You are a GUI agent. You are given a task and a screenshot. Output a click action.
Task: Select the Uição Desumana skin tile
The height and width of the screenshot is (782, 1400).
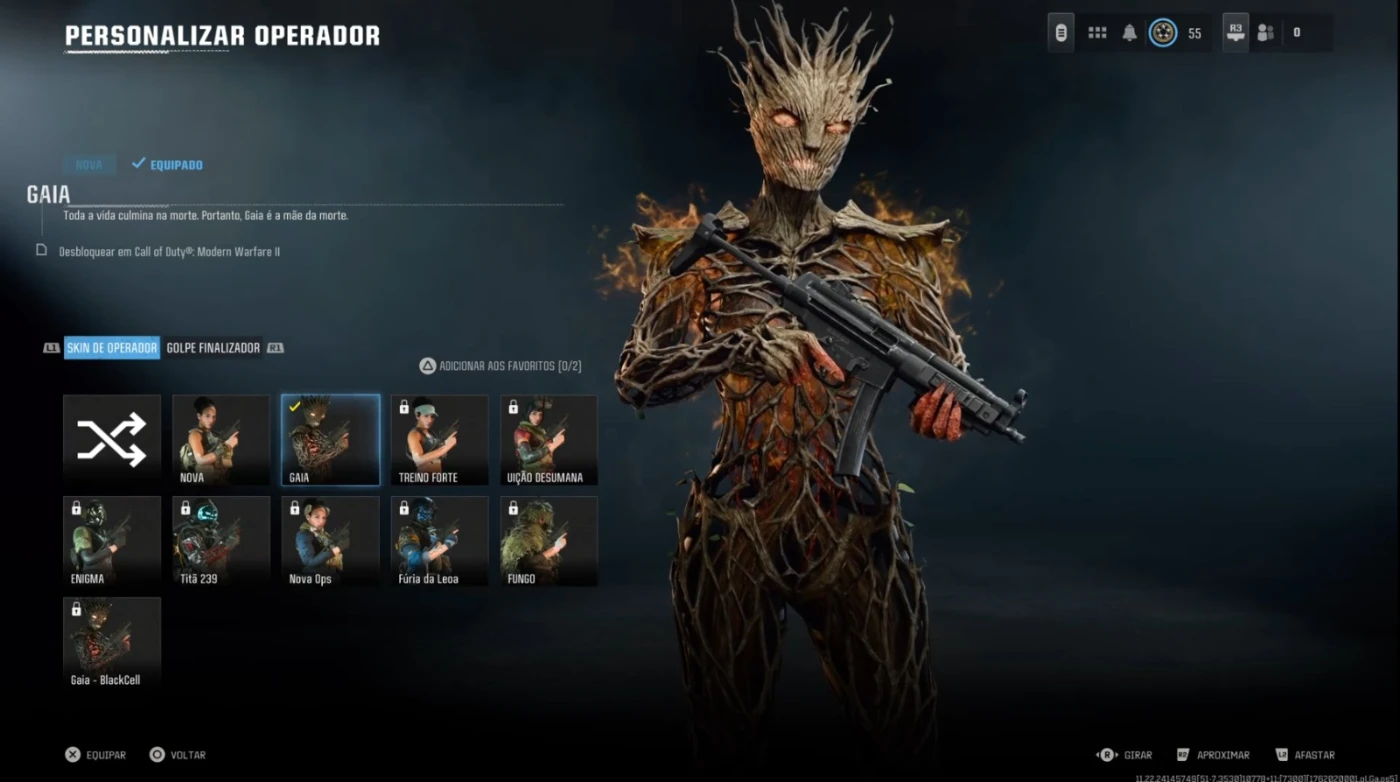tap(548, 440)
